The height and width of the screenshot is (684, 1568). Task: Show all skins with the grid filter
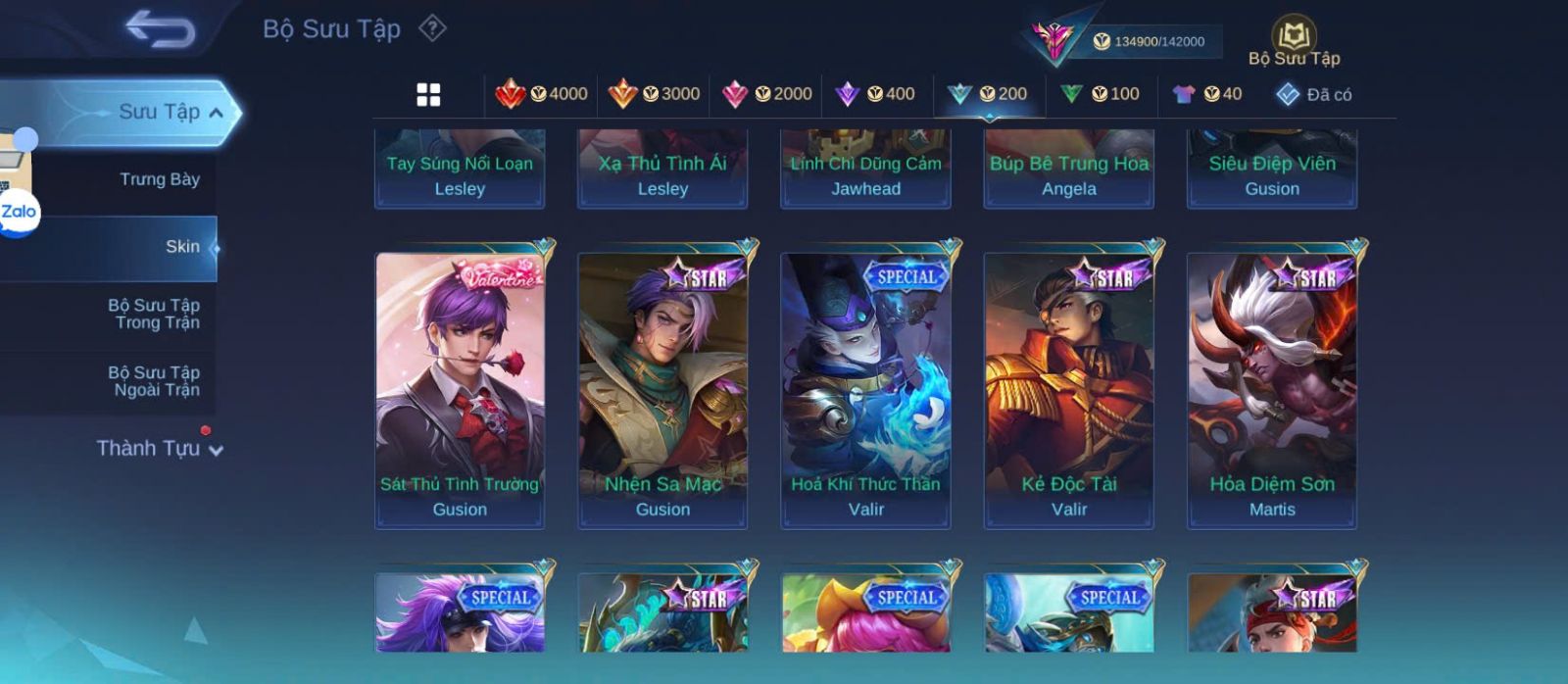coord(428,94)
